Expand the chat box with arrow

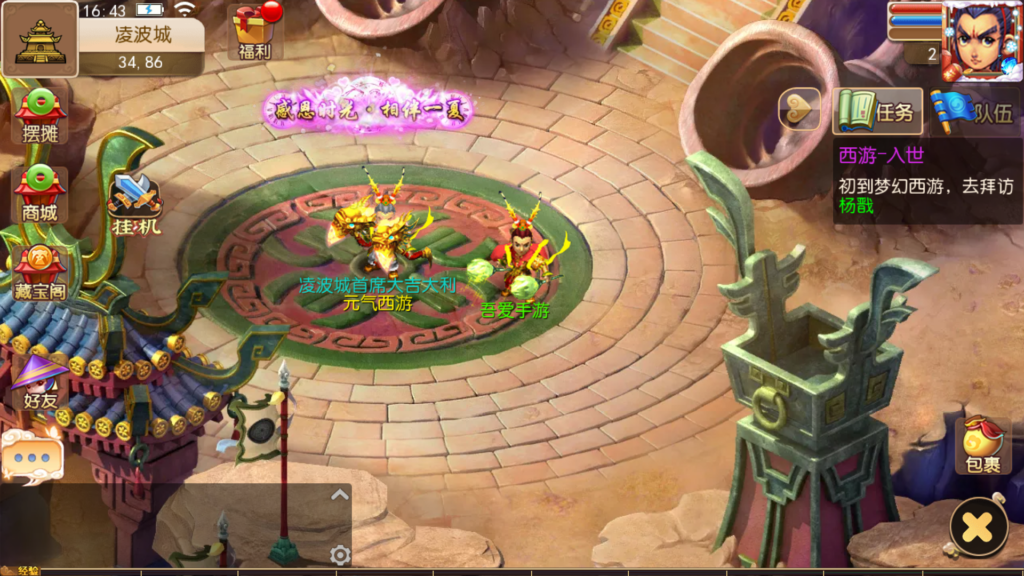tap(340, 494)
